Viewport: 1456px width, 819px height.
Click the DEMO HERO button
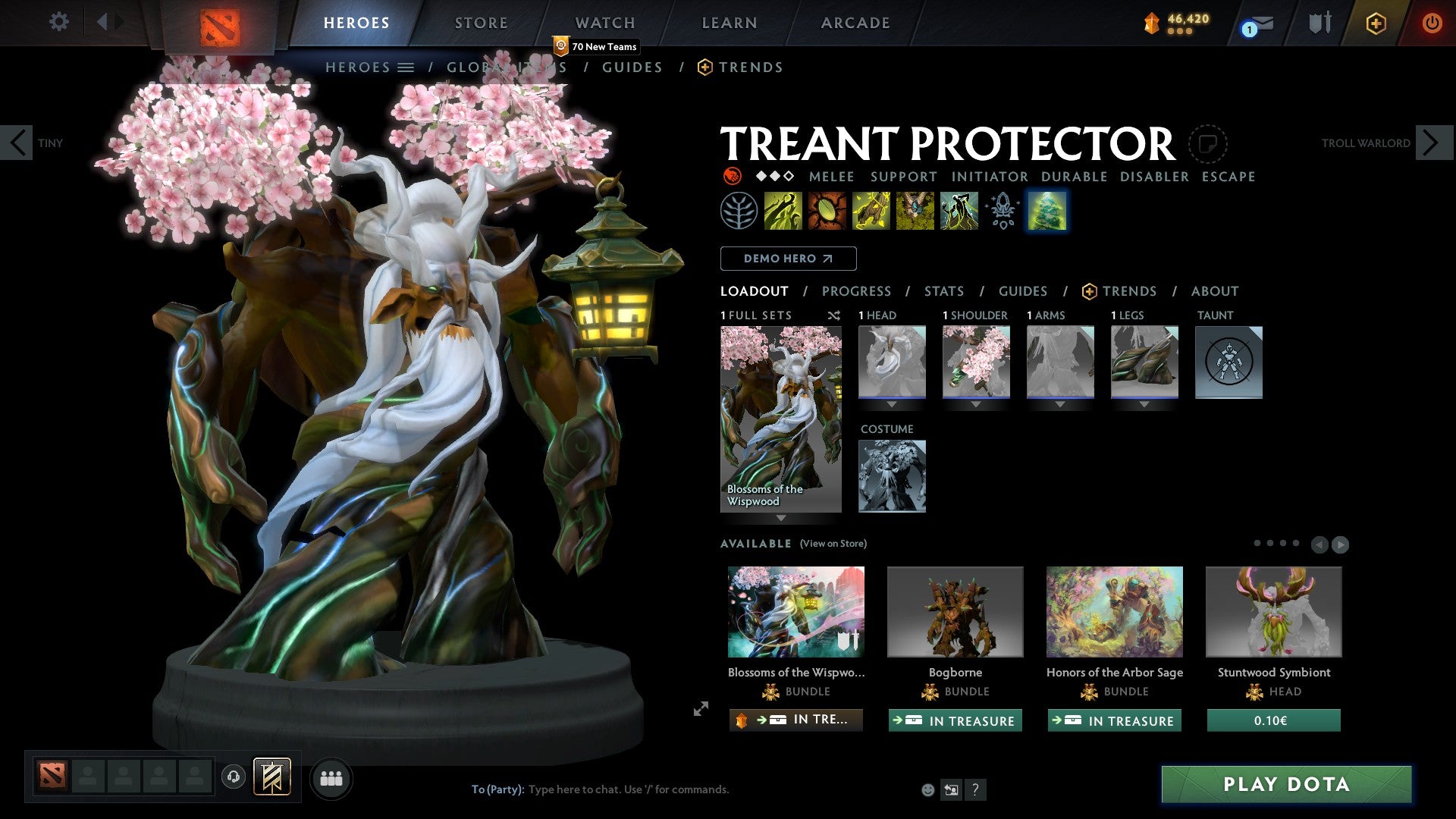pyautogui.click(x=788, y=258)
